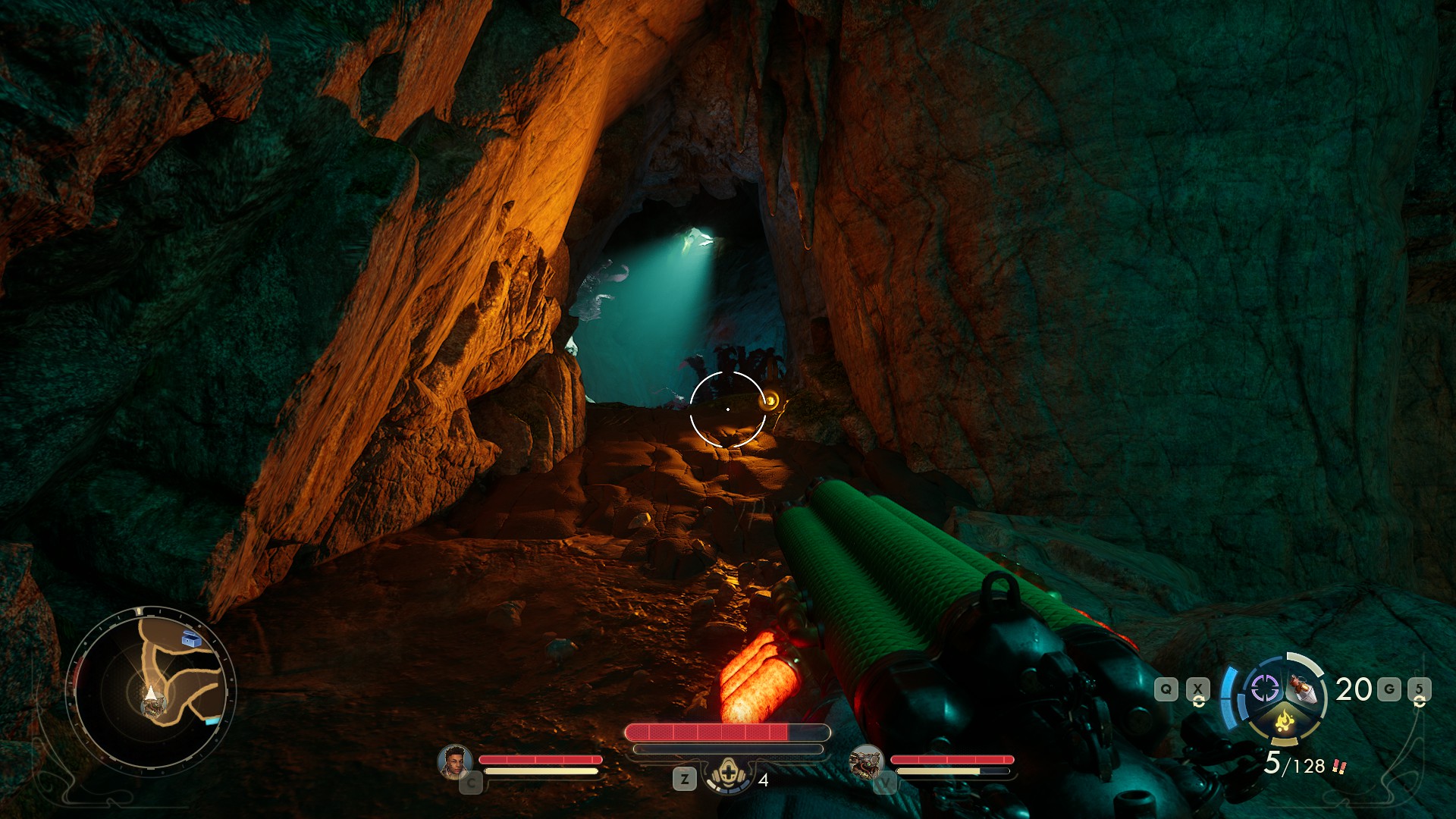Select the creature companion portrait
1456x819 pixels.
pyautogui.click(x=865, y=761)
